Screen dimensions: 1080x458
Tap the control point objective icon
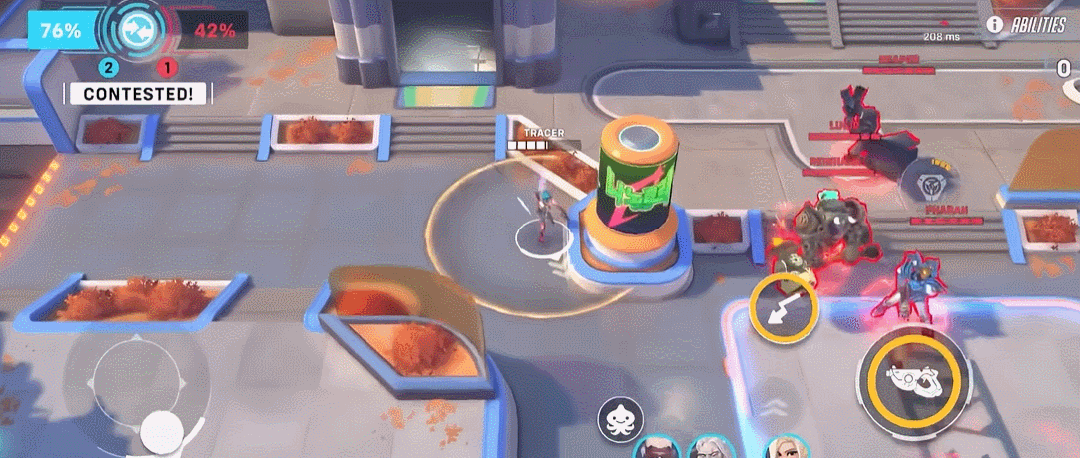coord(131,31)
